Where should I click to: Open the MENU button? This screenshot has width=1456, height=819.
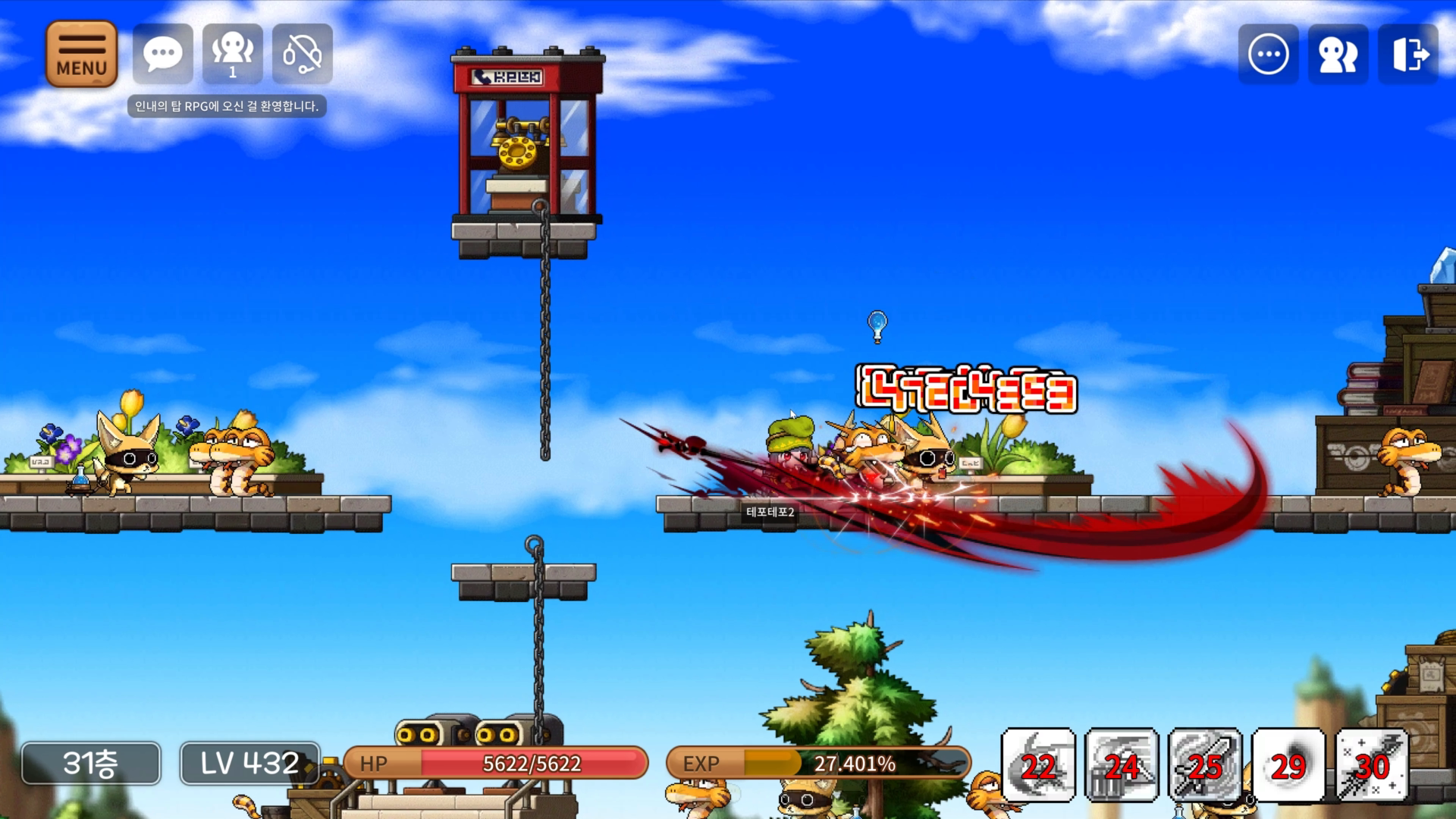[81, 54]
